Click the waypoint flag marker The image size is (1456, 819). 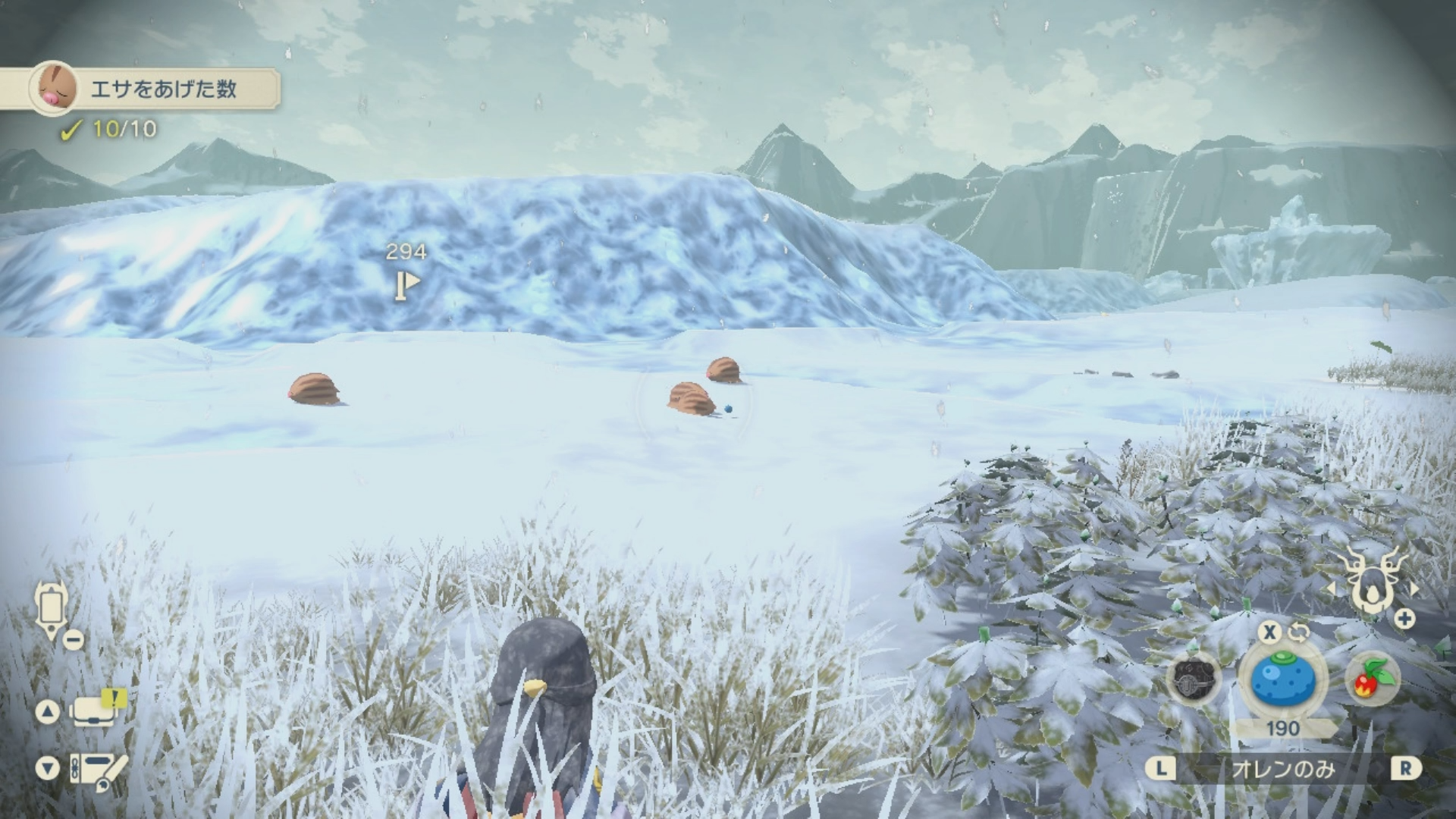[406, 284]
